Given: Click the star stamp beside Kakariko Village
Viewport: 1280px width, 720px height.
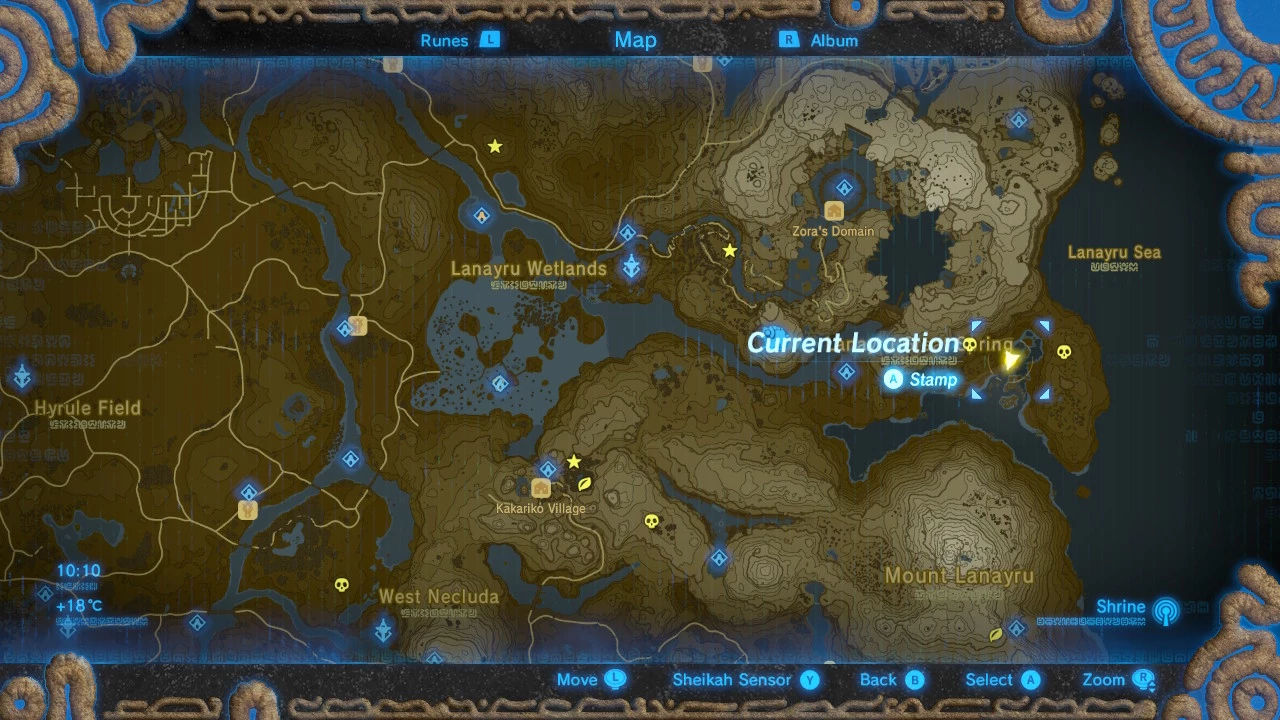Looking at the screenshot, I should pyautogui.click(x=574, y=462).
